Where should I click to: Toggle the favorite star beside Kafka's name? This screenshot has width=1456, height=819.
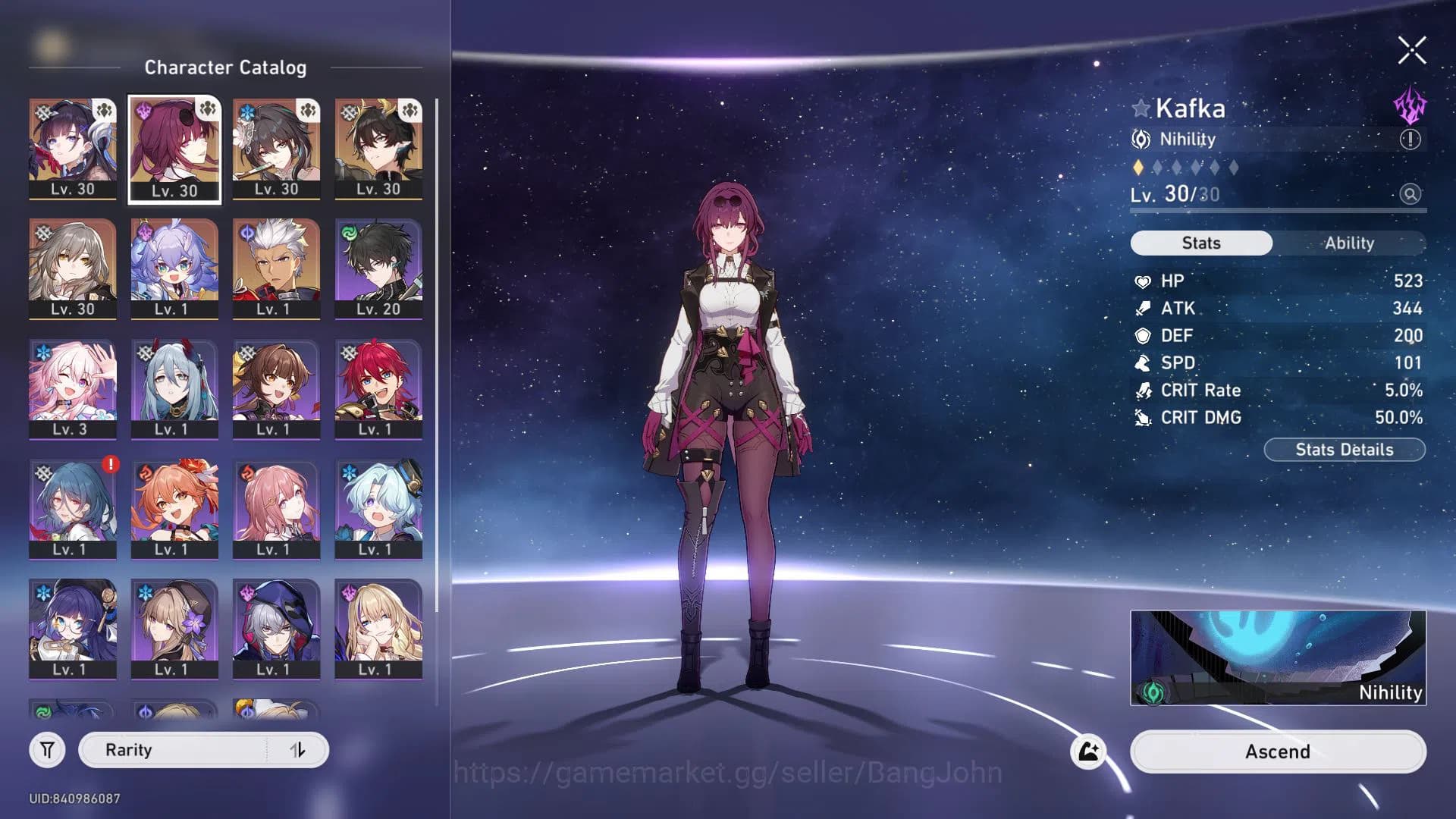coord(1141,108)
